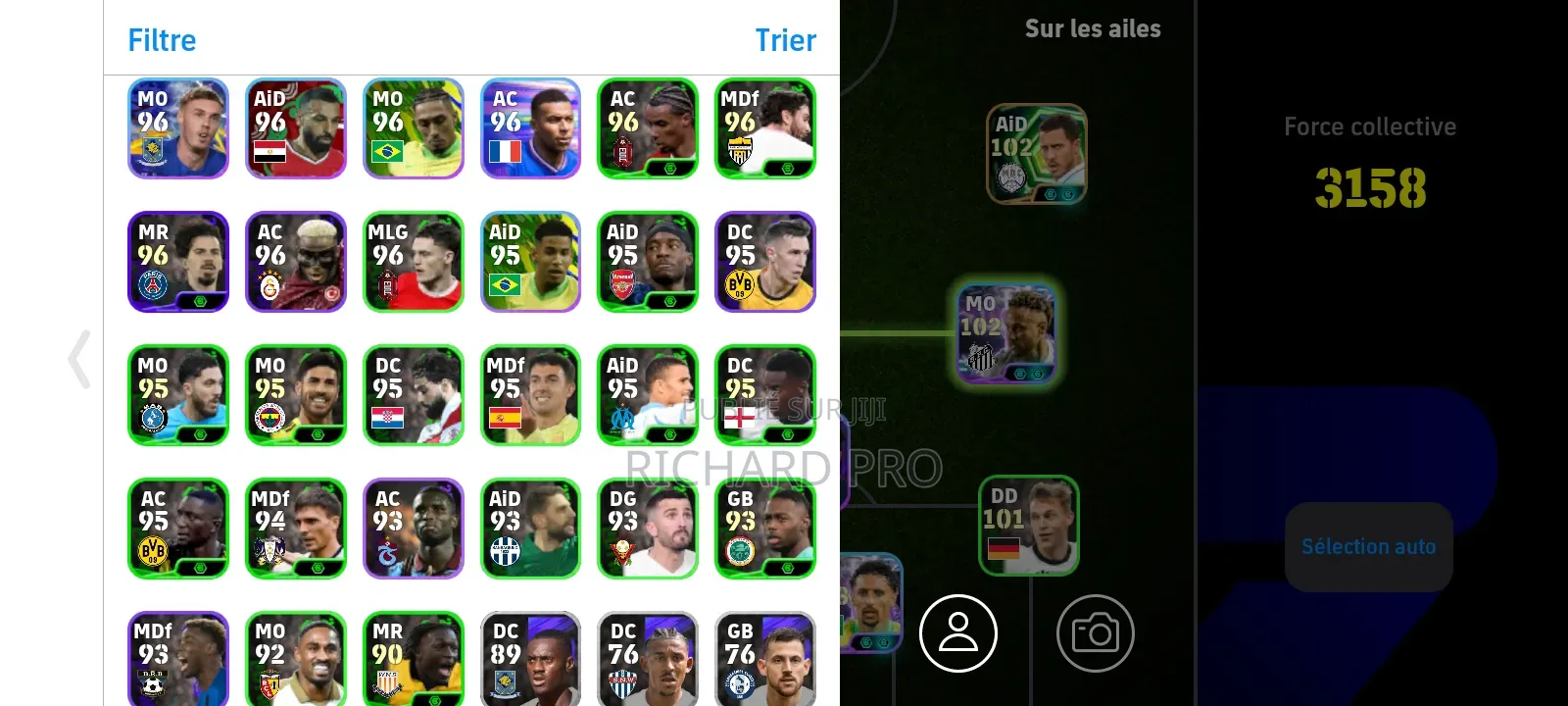Tap the camera screenshot icon
The image size is (1568, 706).
click(x=1095, y=632)
